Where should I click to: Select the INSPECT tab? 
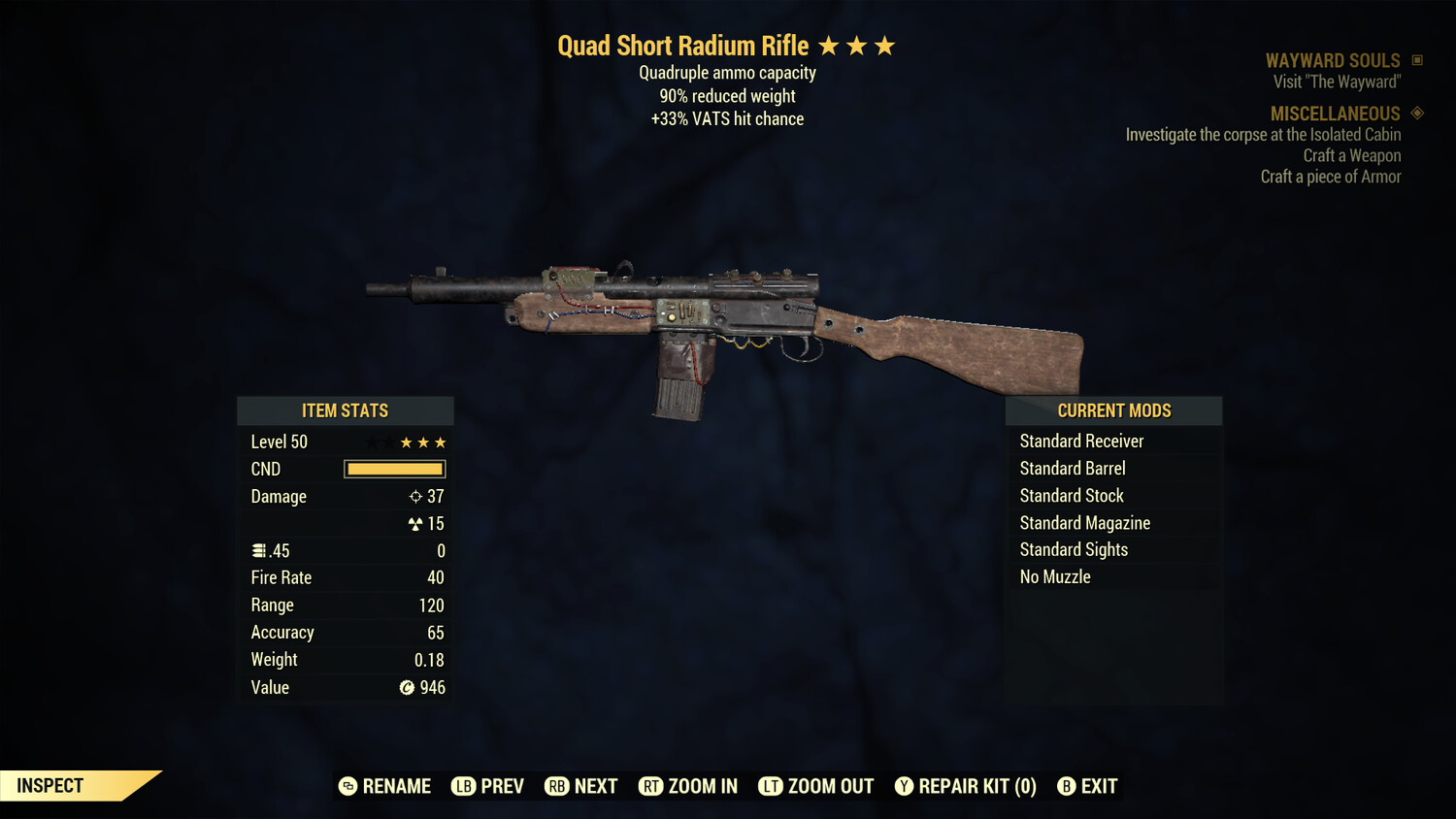[50, 785]
